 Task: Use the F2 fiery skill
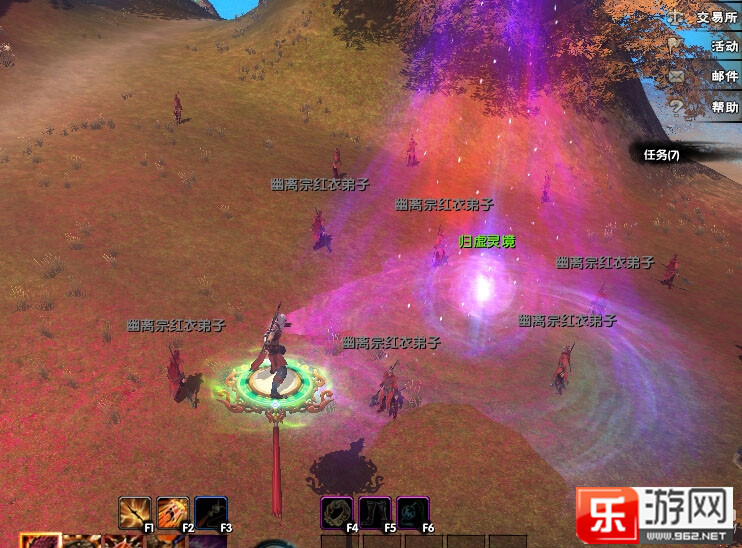pyautogui.click(x=172, y=512)
